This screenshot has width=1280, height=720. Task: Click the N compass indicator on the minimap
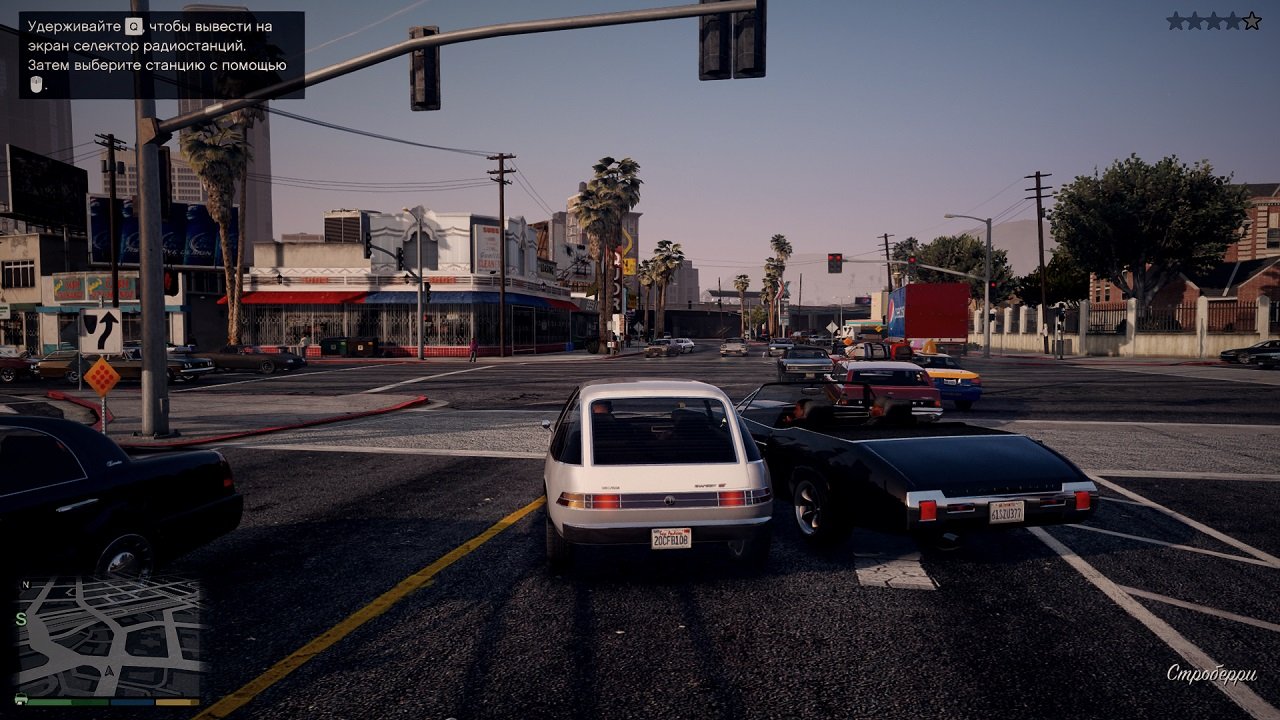(x=26, y=584)
